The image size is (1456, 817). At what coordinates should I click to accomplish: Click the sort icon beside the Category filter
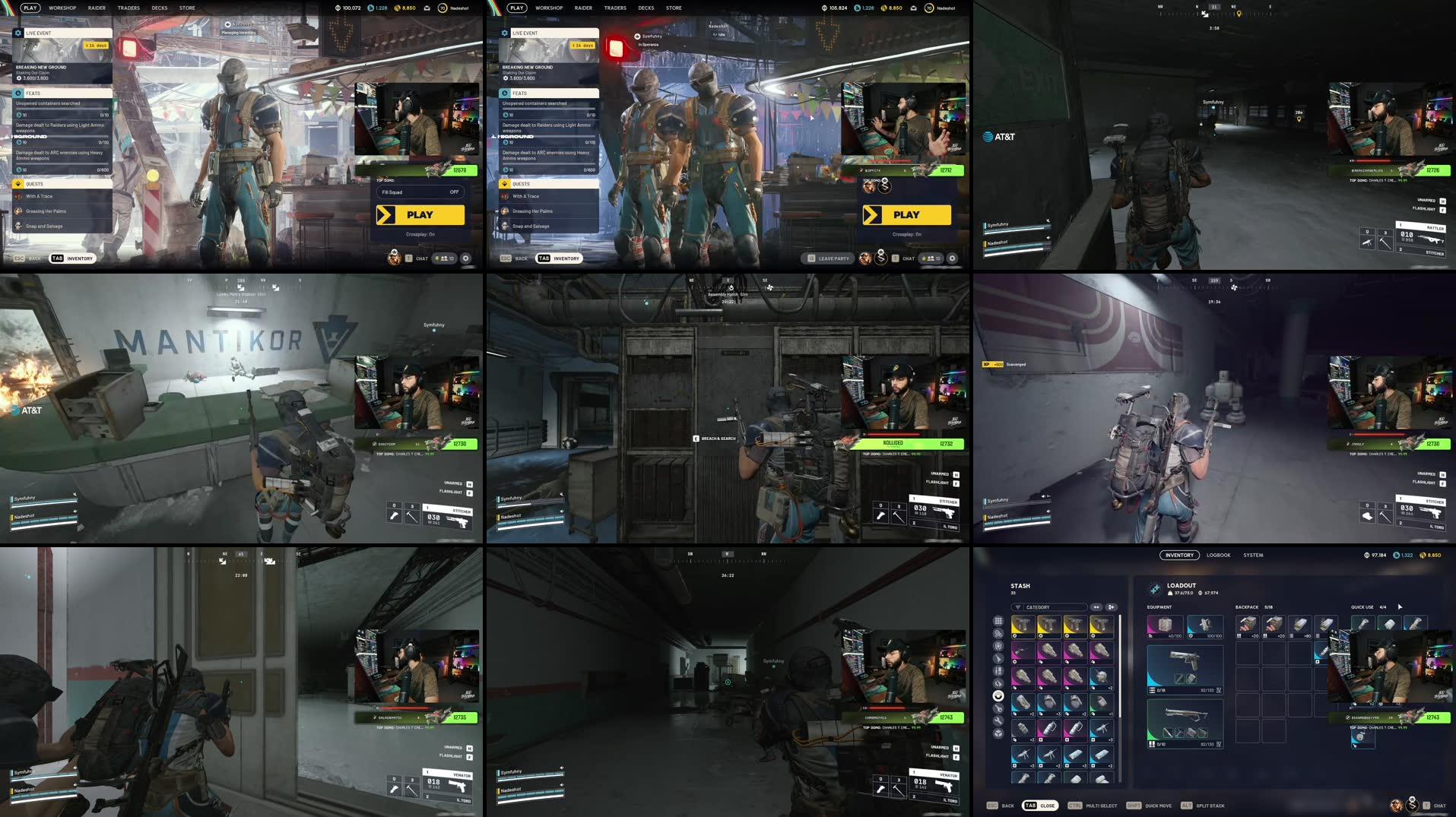point(1096,607)
